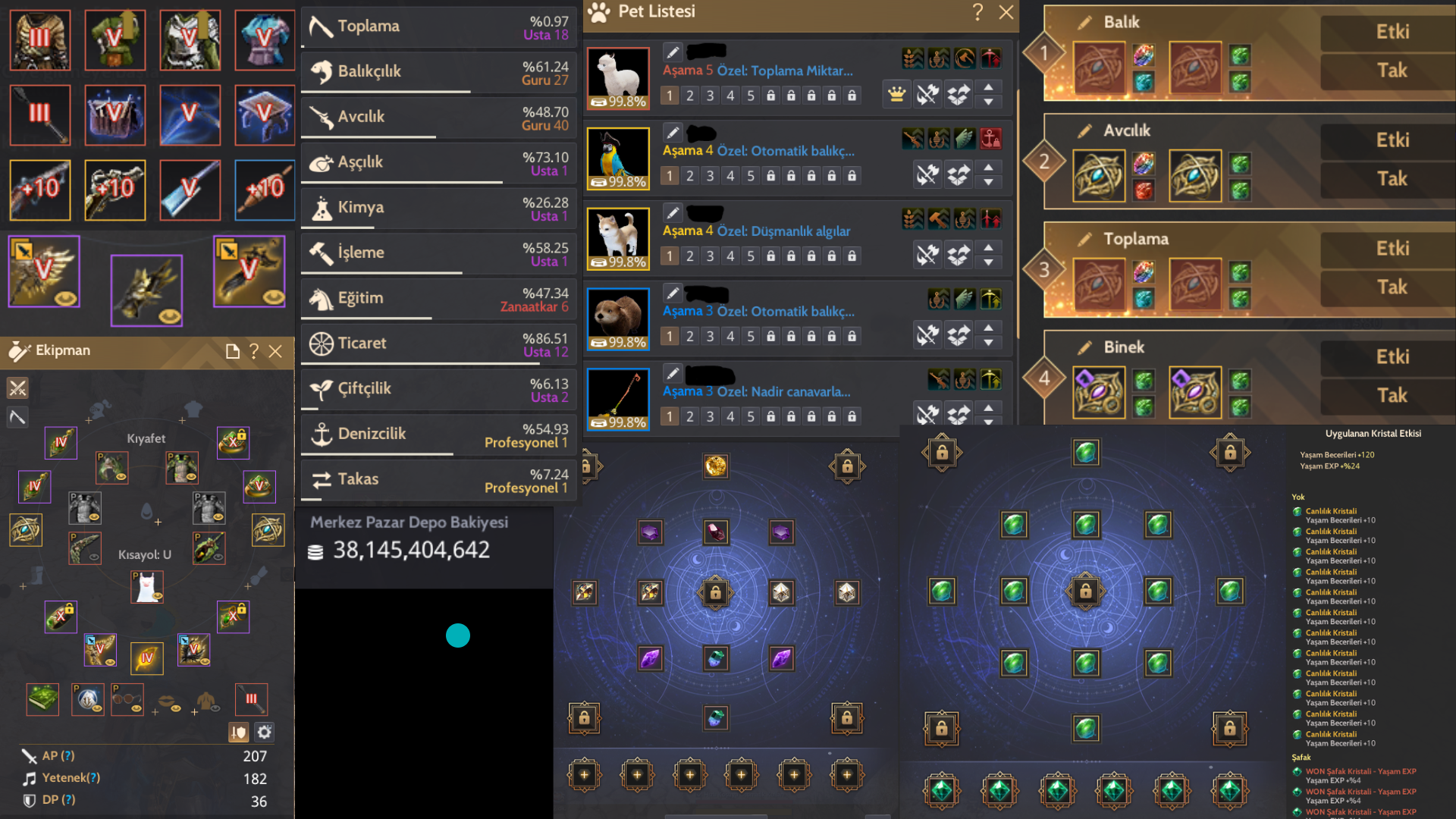The width and height of the screenshot is (1456, 819).
Task: Click the pencil icon beside the Binek preset header
Action: coord(1083,347)
